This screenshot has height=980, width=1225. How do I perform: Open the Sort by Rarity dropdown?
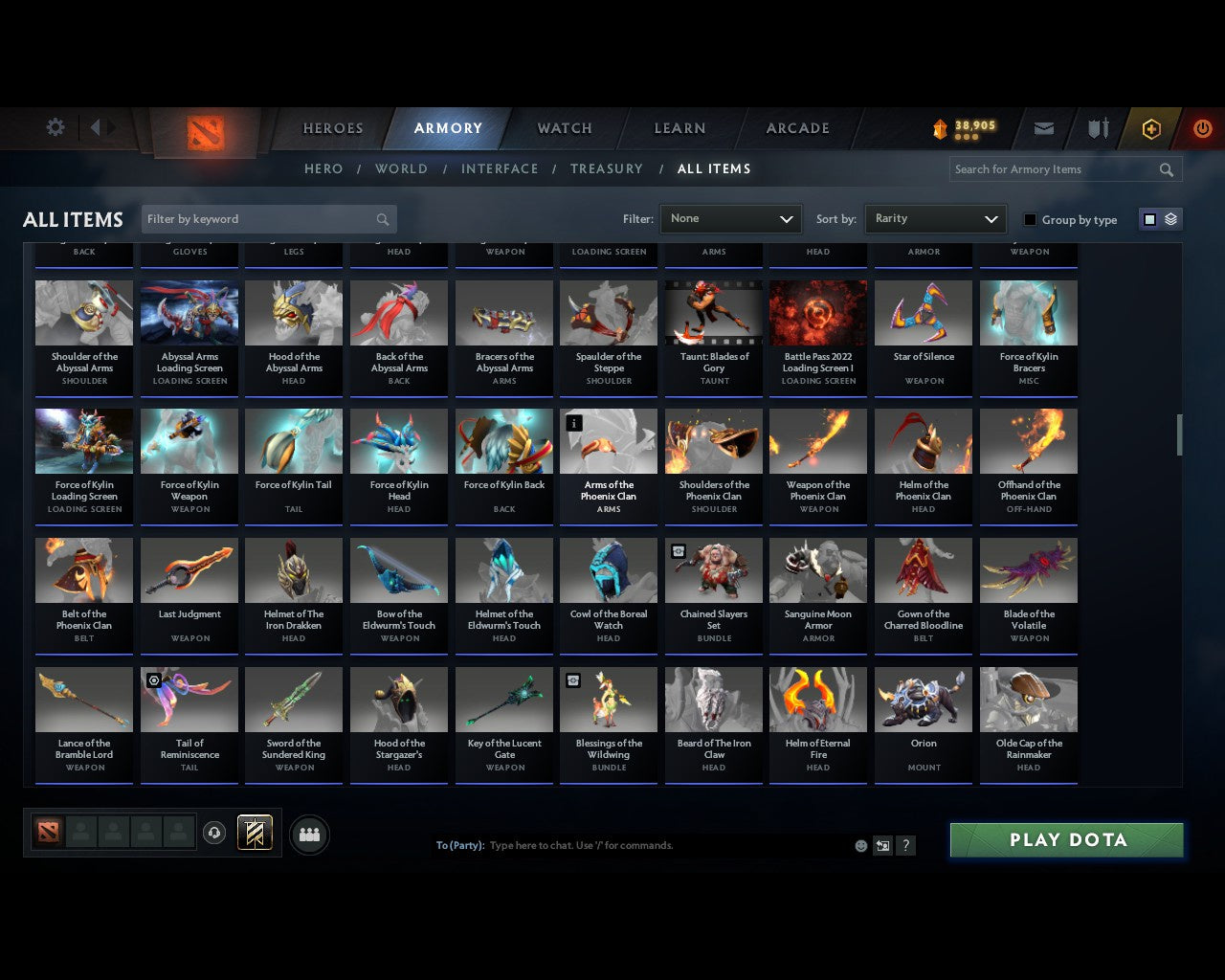tap(935, 218)
